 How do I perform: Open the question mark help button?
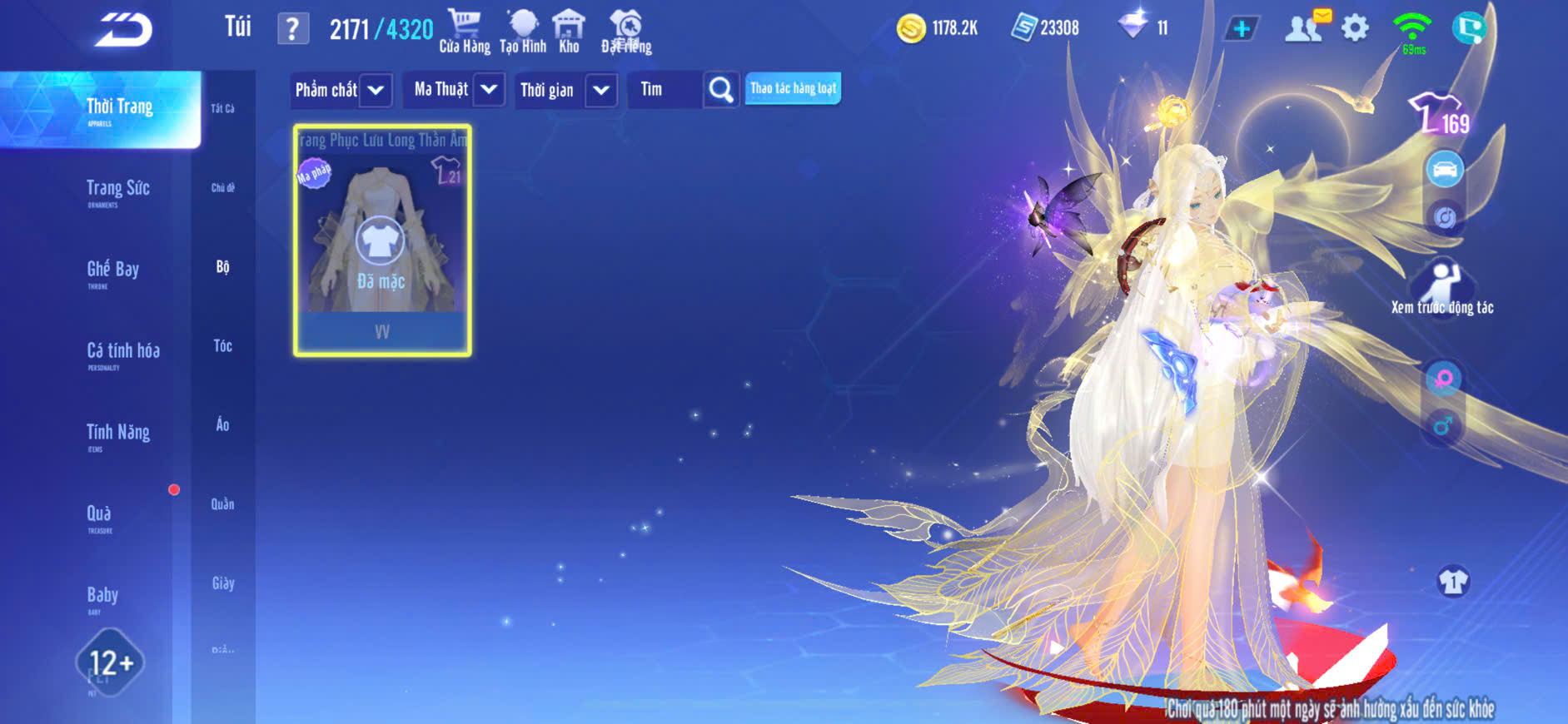292,29
